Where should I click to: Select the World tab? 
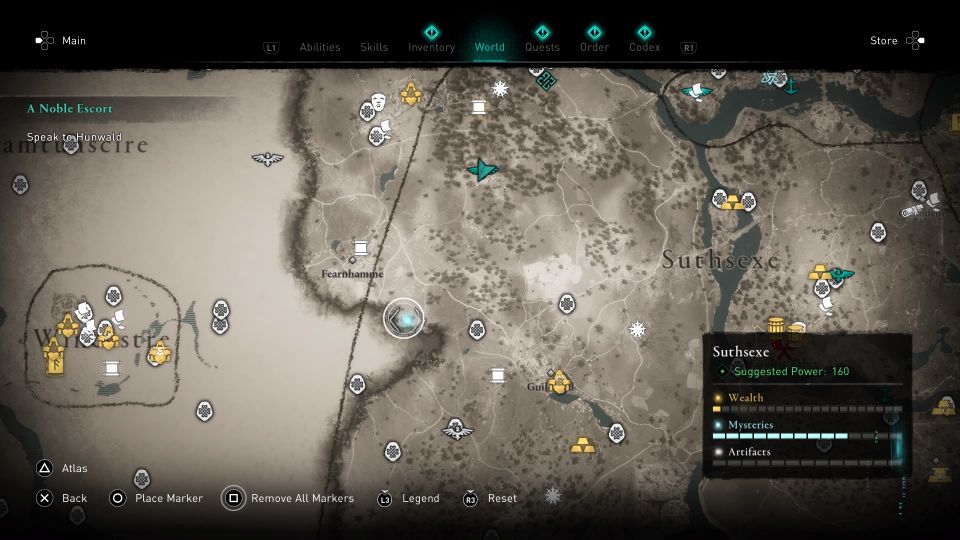(x=490, y=47)
